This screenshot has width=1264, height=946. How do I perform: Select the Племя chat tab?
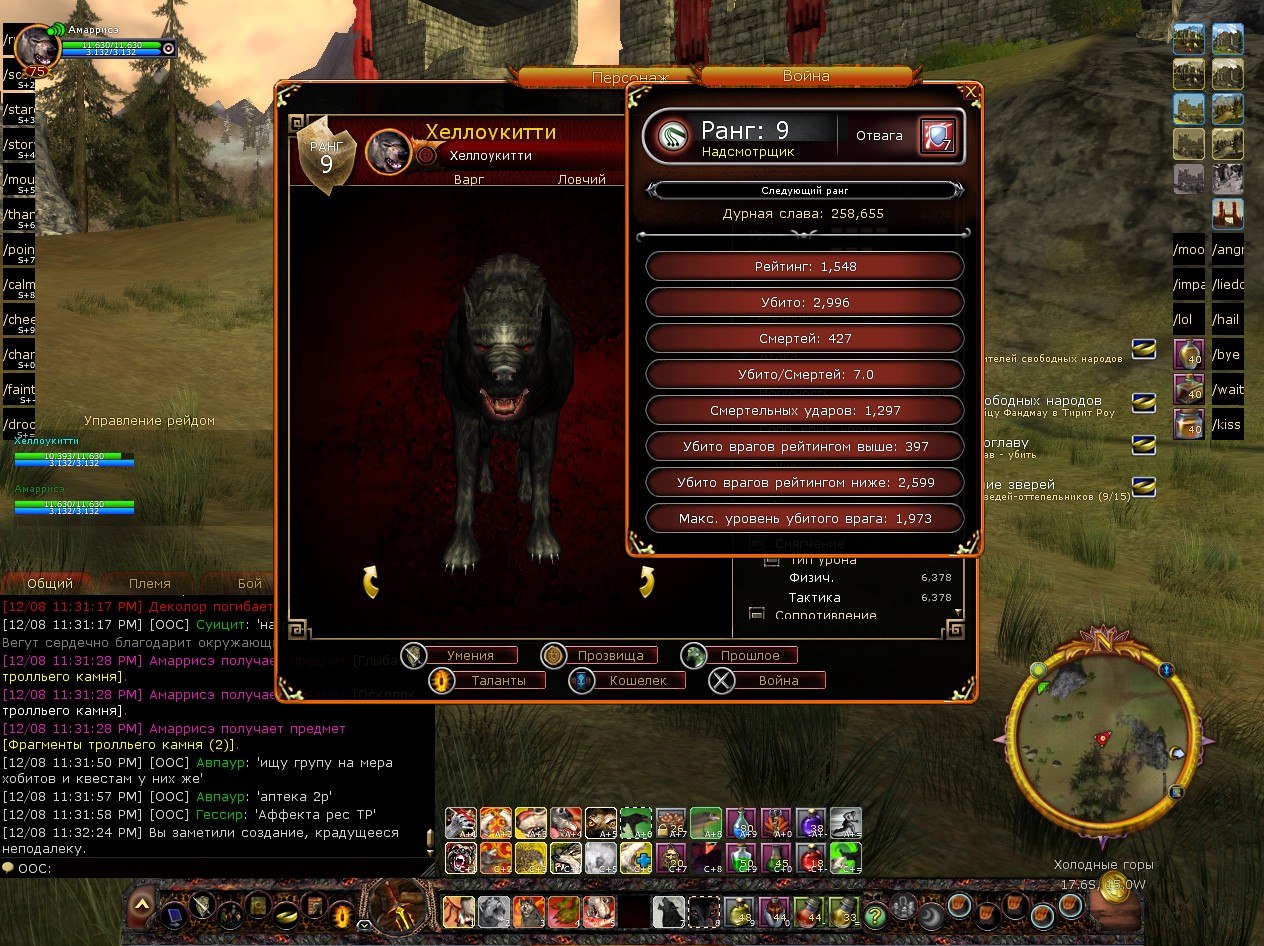pos(150,583)
